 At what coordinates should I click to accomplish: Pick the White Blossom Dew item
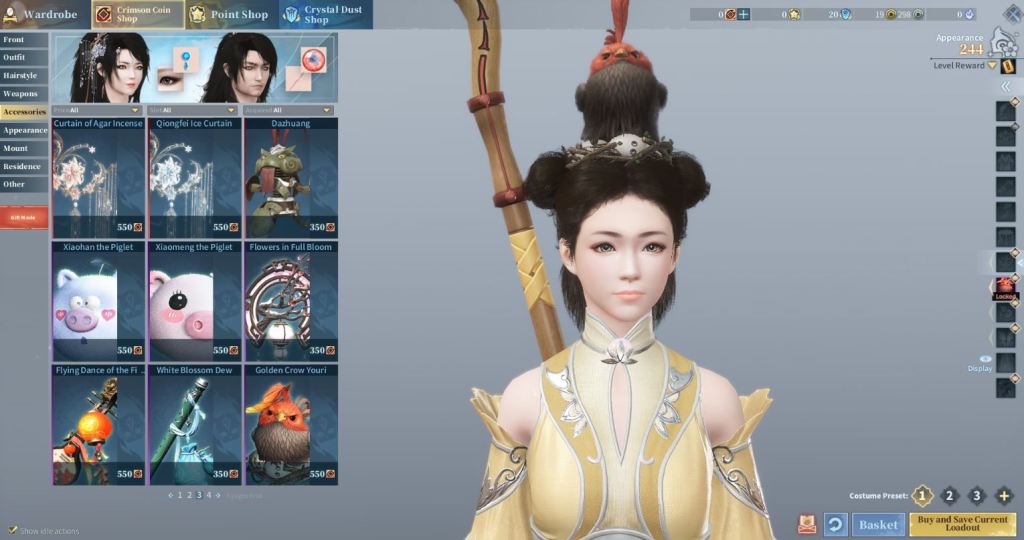click(195, 424)
